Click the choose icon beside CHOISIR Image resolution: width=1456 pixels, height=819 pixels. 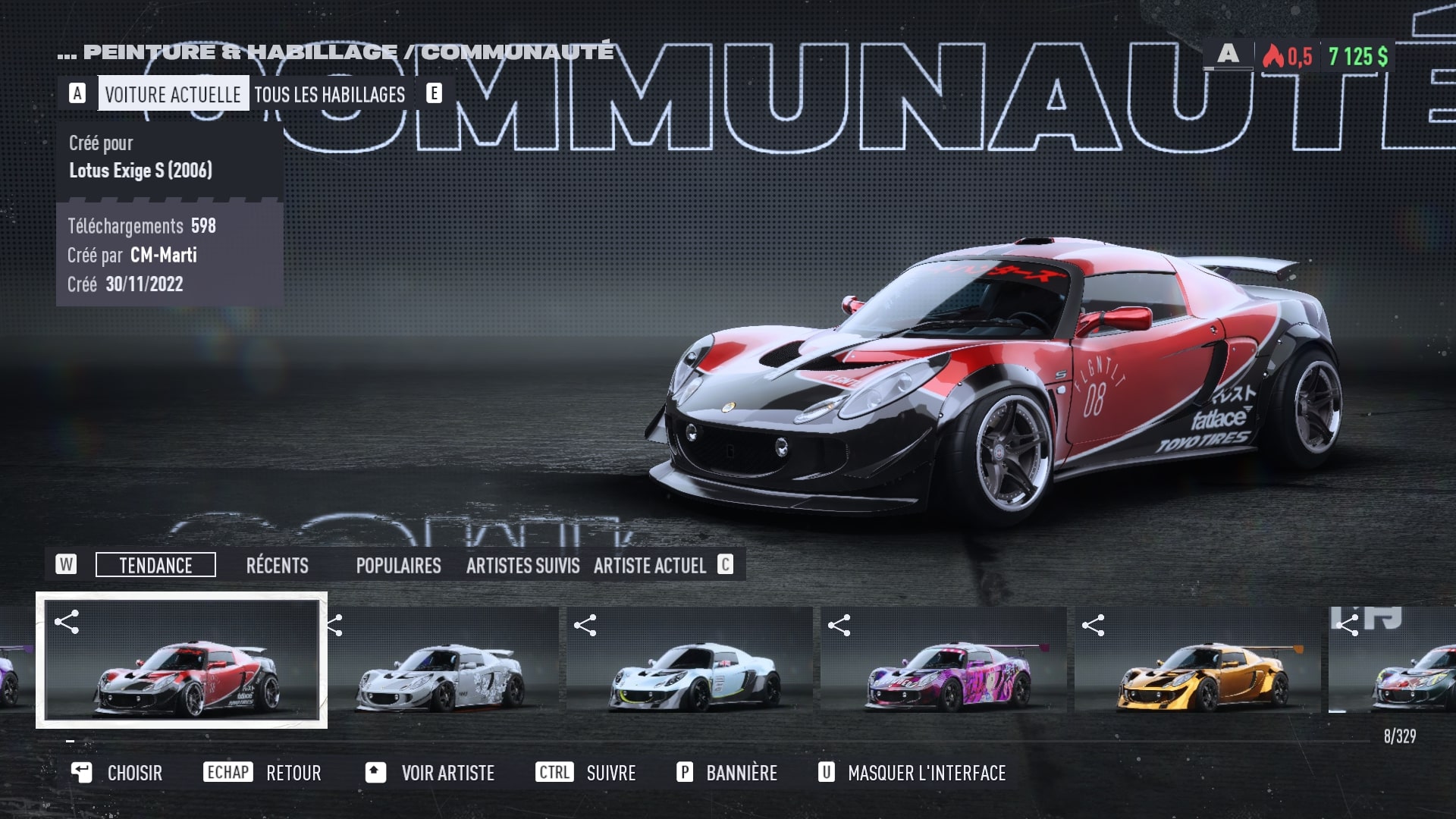pos(83,773)
